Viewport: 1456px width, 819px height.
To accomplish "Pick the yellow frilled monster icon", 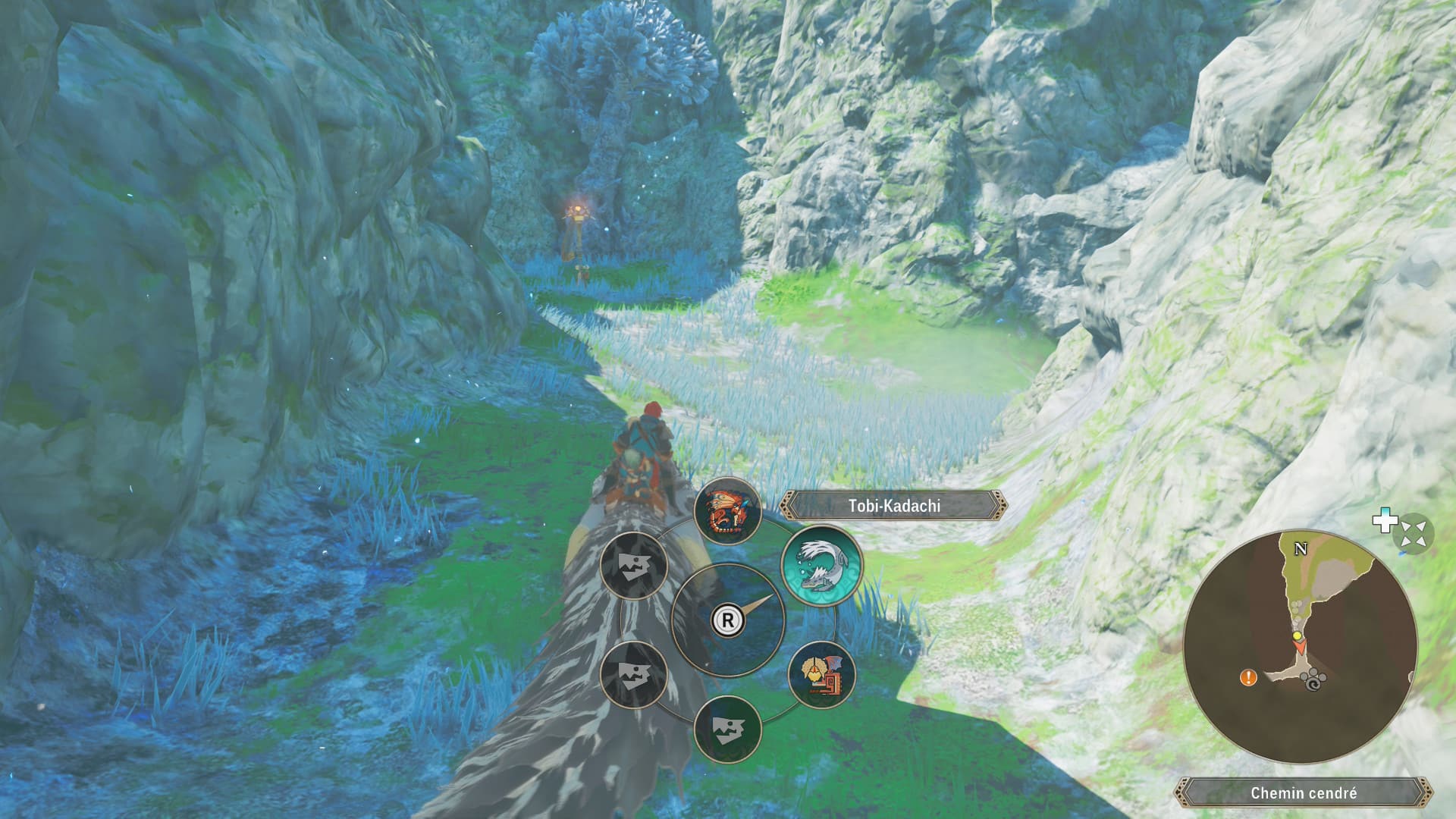I will click(822, 673).
